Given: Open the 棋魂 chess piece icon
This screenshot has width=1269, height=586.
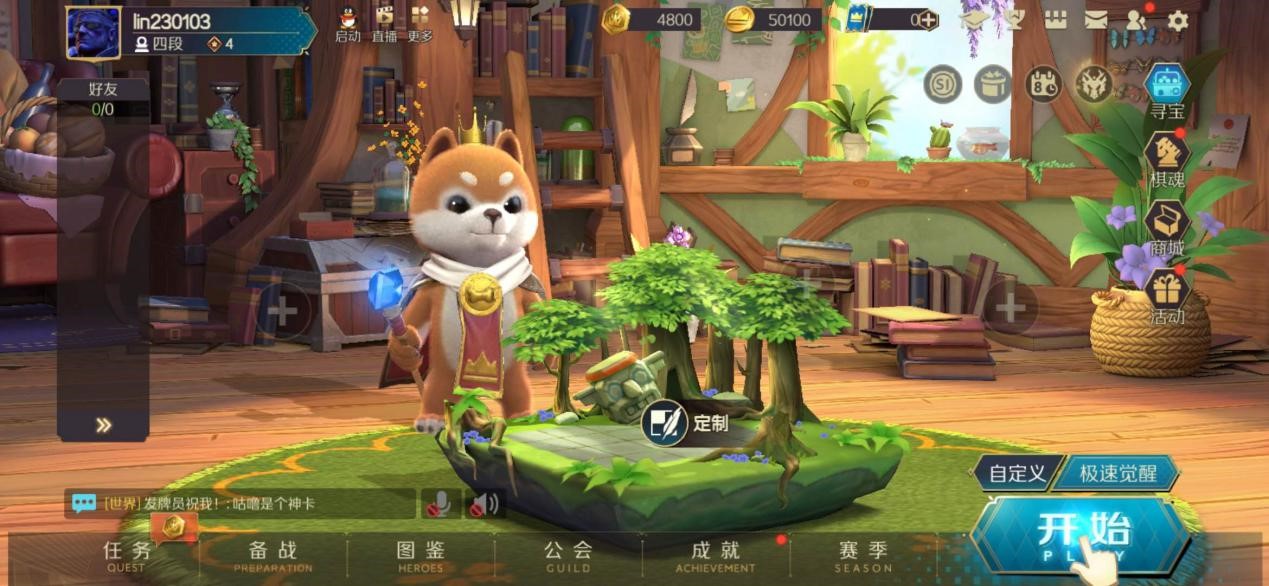Looking at the screenshot, I should pyautogui.click(x=1167, y=160).
